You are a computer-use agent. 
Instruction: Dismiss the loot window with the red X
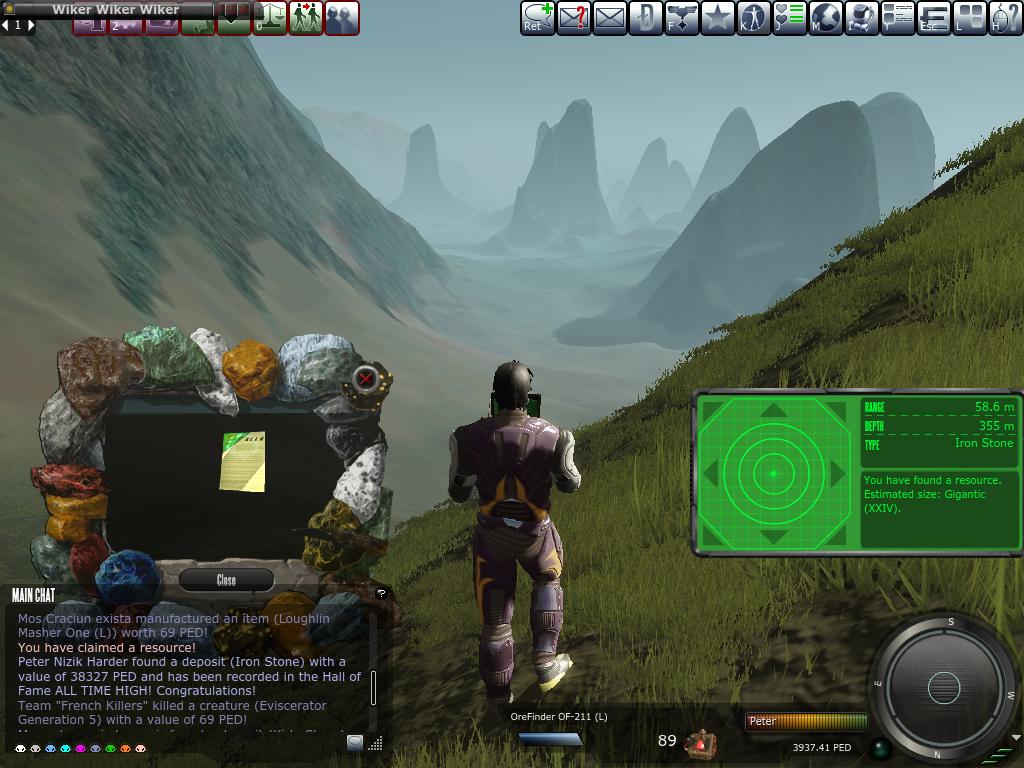coord(366,378)
